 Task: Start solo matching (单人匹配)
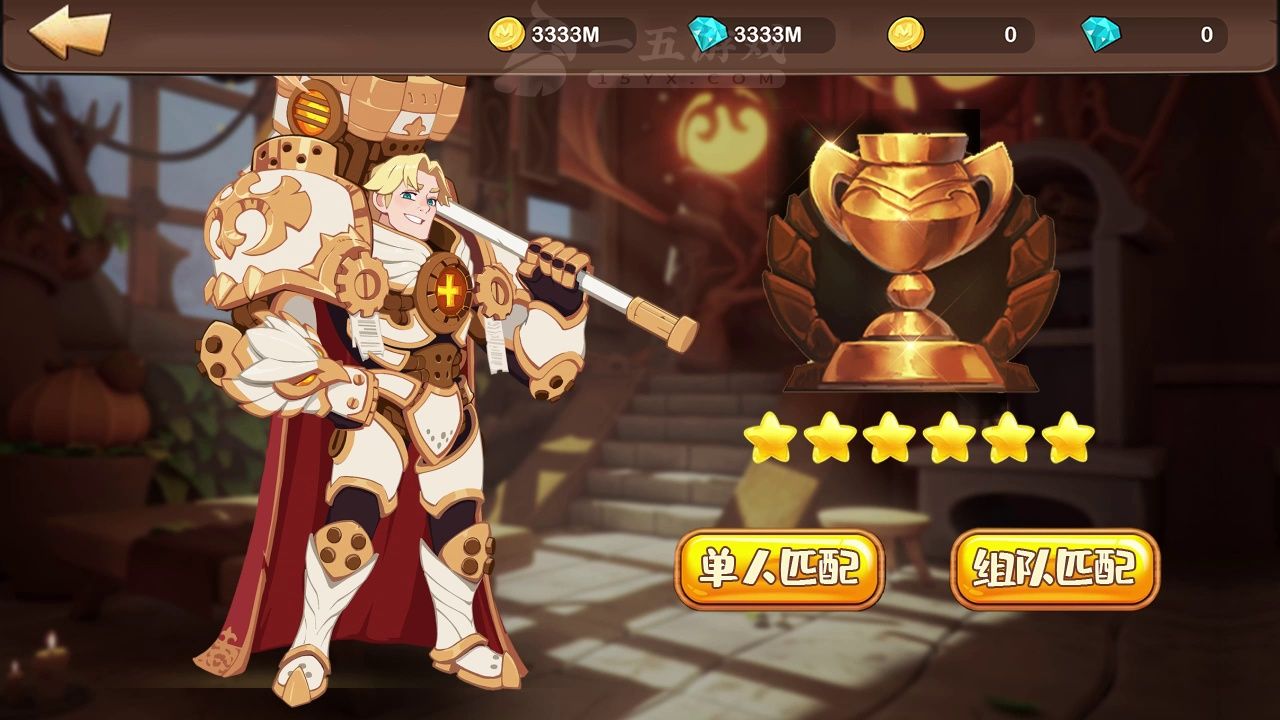(779, 569)
